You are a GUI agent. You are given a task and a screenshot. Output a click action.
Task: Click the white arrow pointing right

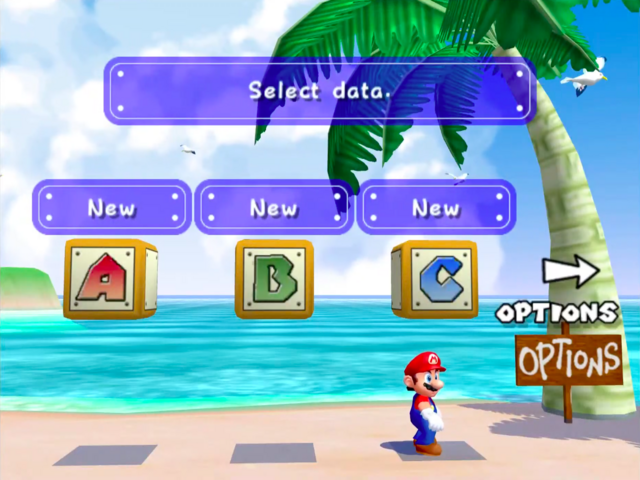pos(570,271)
